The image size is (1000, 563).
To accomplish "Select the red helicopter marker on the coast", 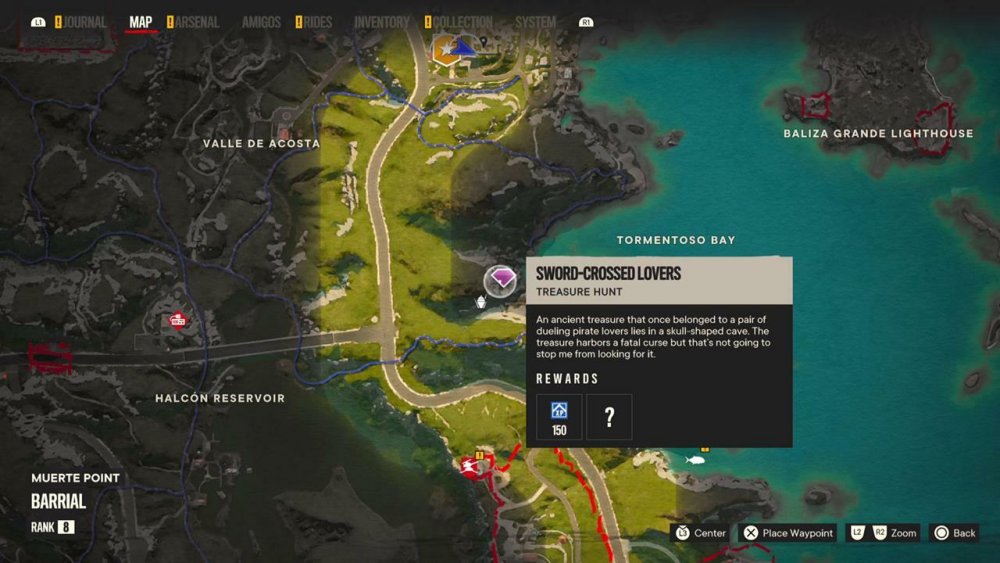I will click(470, 467).
